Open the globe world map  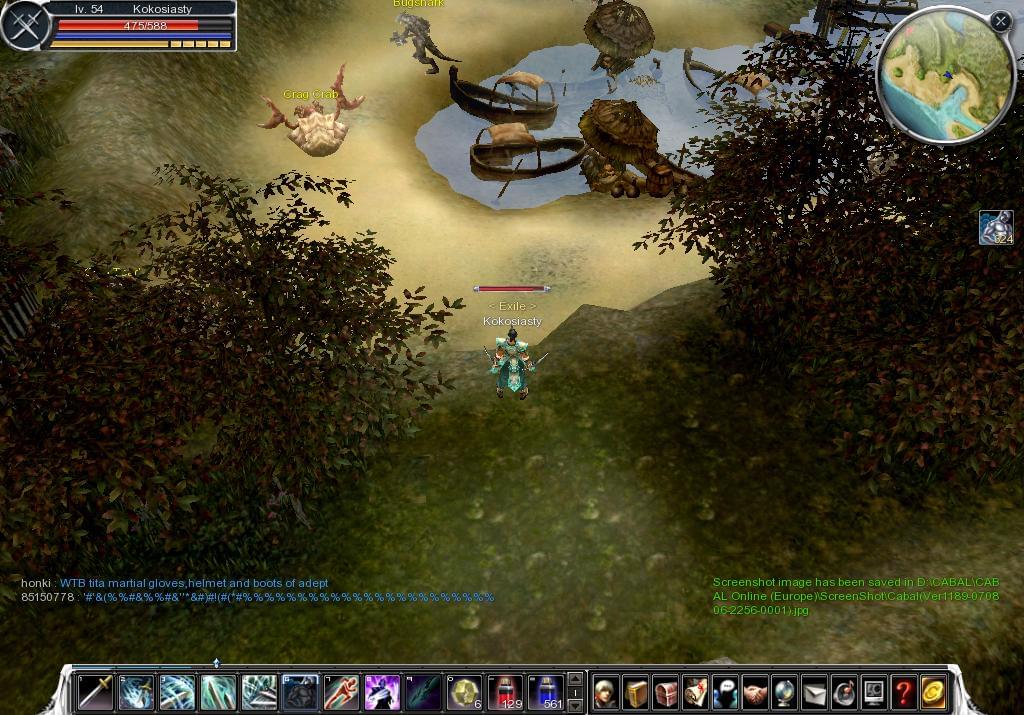click(x=785, y=692)
